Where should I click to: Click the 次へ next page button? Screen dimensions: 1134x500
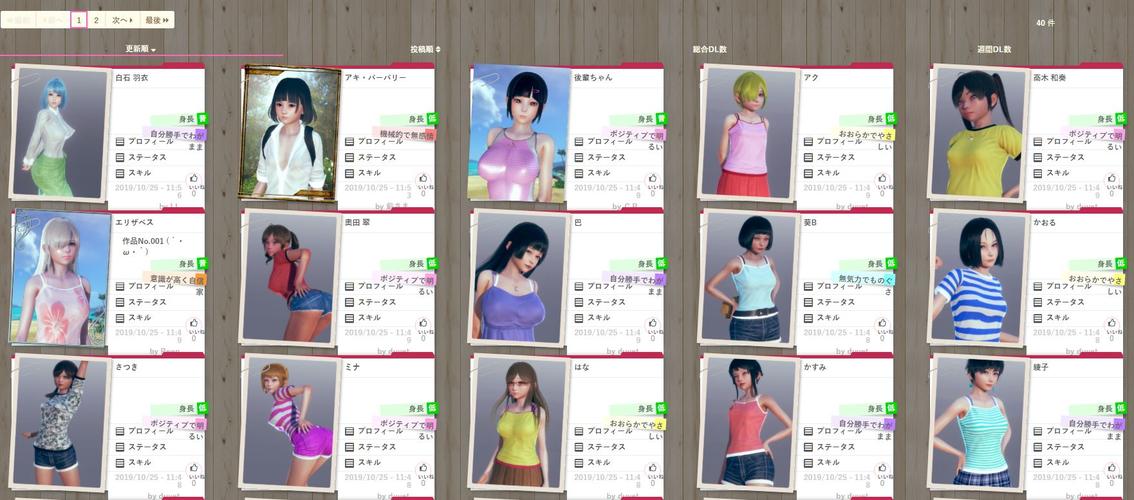pyautogui.click(x=122, y=20)
